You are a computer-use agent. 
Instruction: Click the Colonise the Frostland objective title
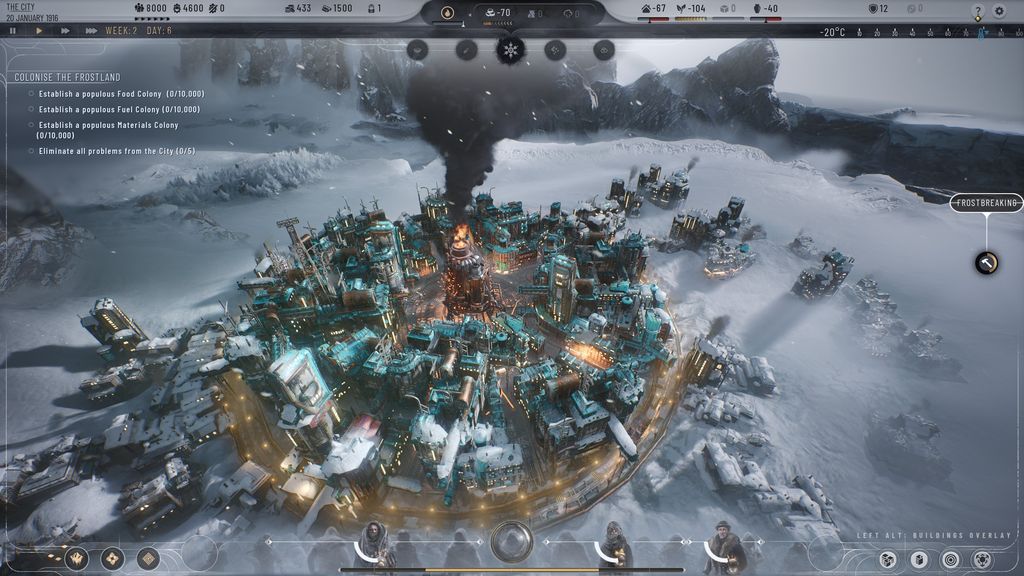click(x=67, y=77)
